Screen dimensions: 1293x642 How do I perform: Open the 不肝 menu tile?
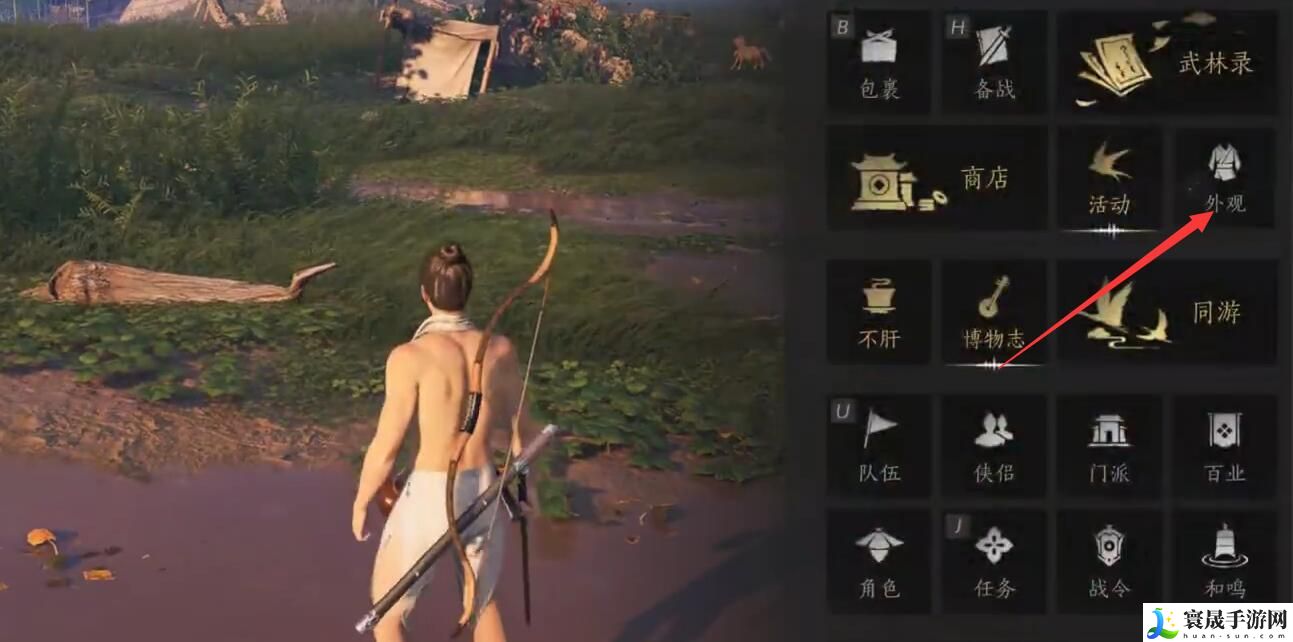click(x=879, y=312)
